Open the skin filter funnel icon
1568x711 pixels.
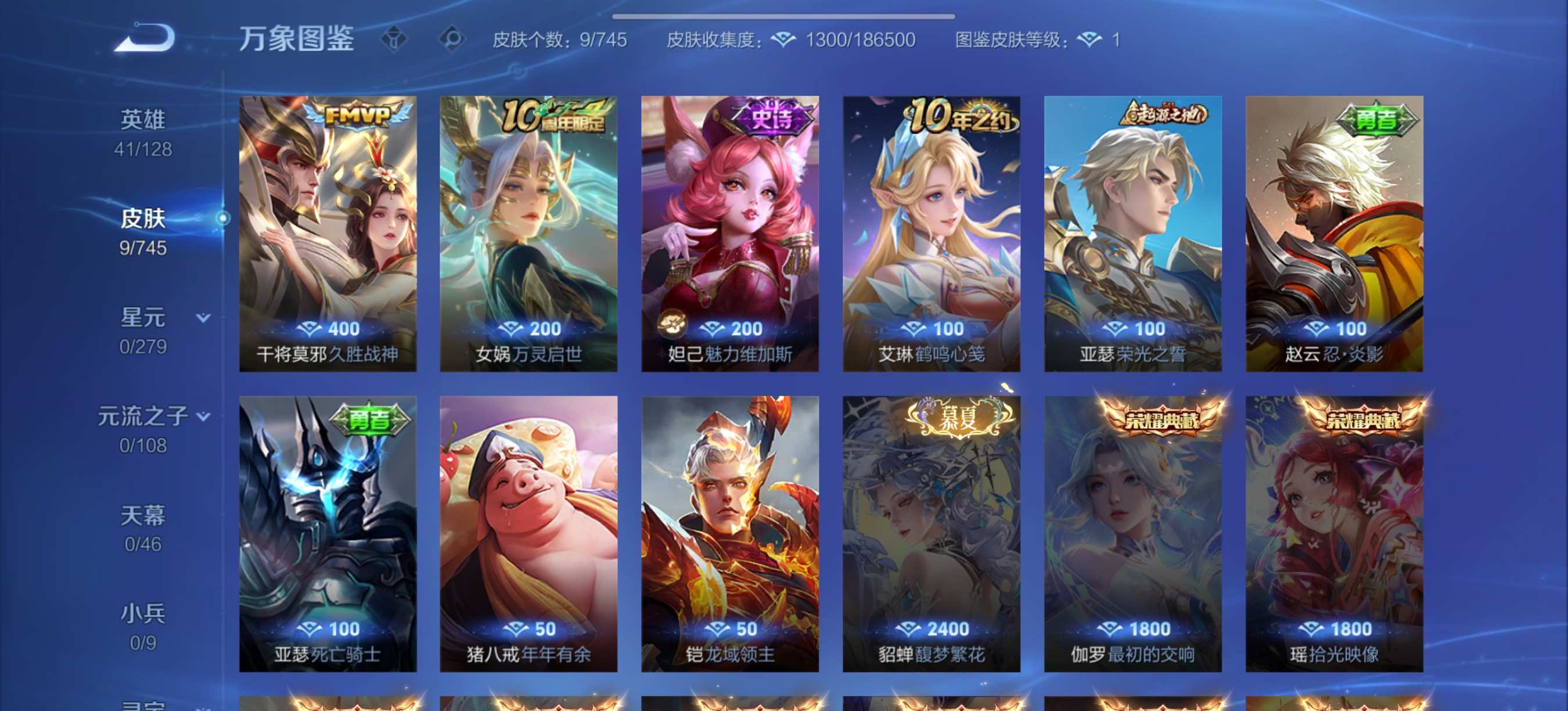396,39
